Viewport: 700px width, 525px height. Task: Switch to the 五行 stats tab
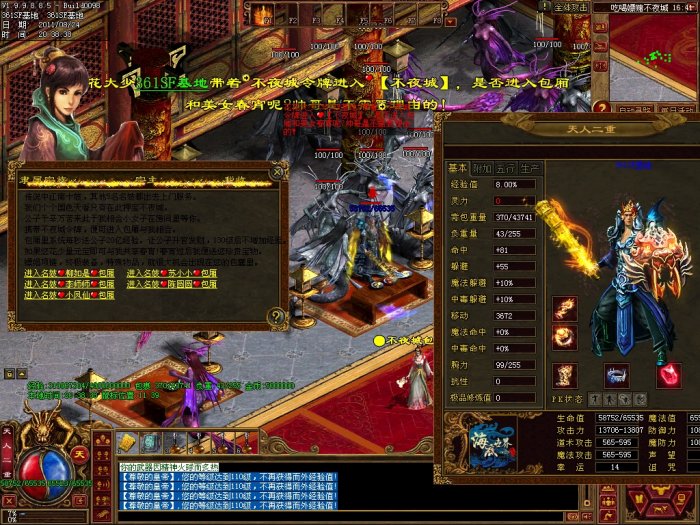[x=505, y=168]
